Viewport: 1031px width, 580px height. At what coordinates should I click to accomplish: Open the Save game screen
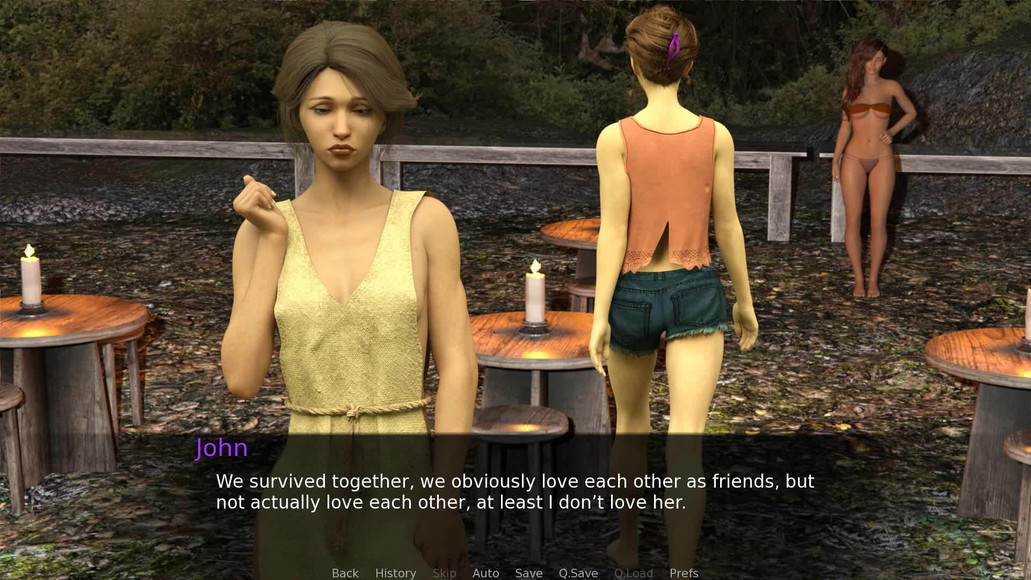coord(528,573)
